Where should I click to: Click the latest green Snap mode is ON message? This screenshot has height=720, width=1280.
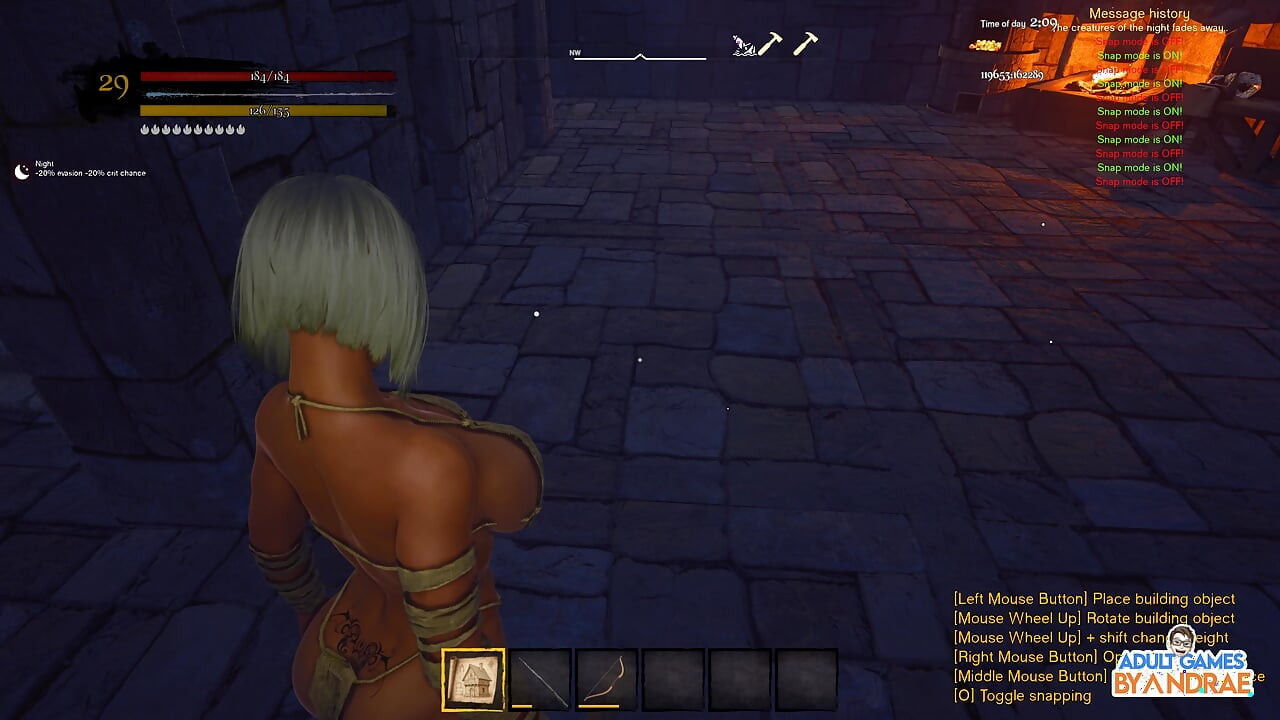(1140, 167)
